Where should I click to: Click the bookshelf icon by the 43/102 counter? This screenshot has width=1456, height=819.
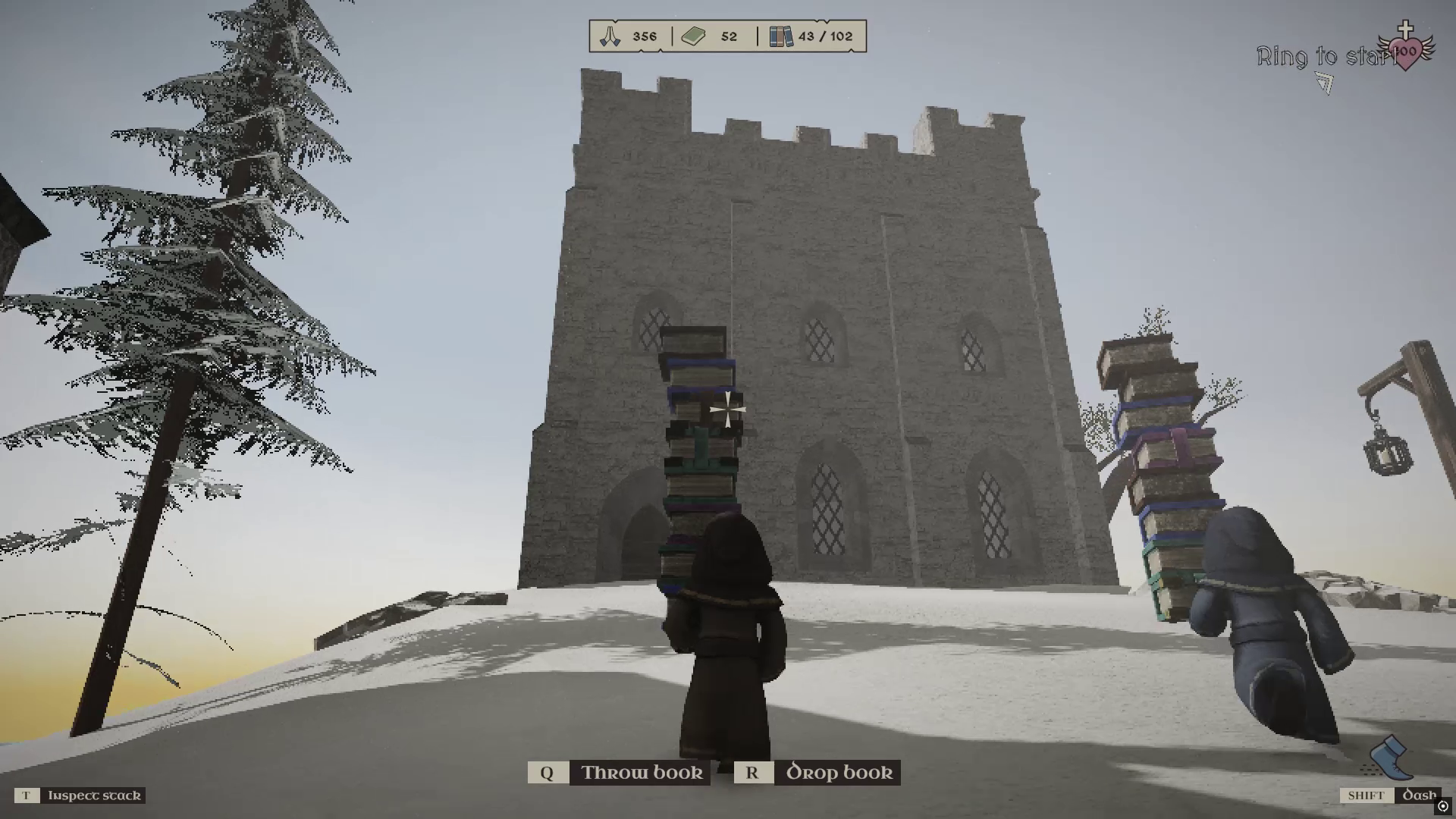coord(780,35)
